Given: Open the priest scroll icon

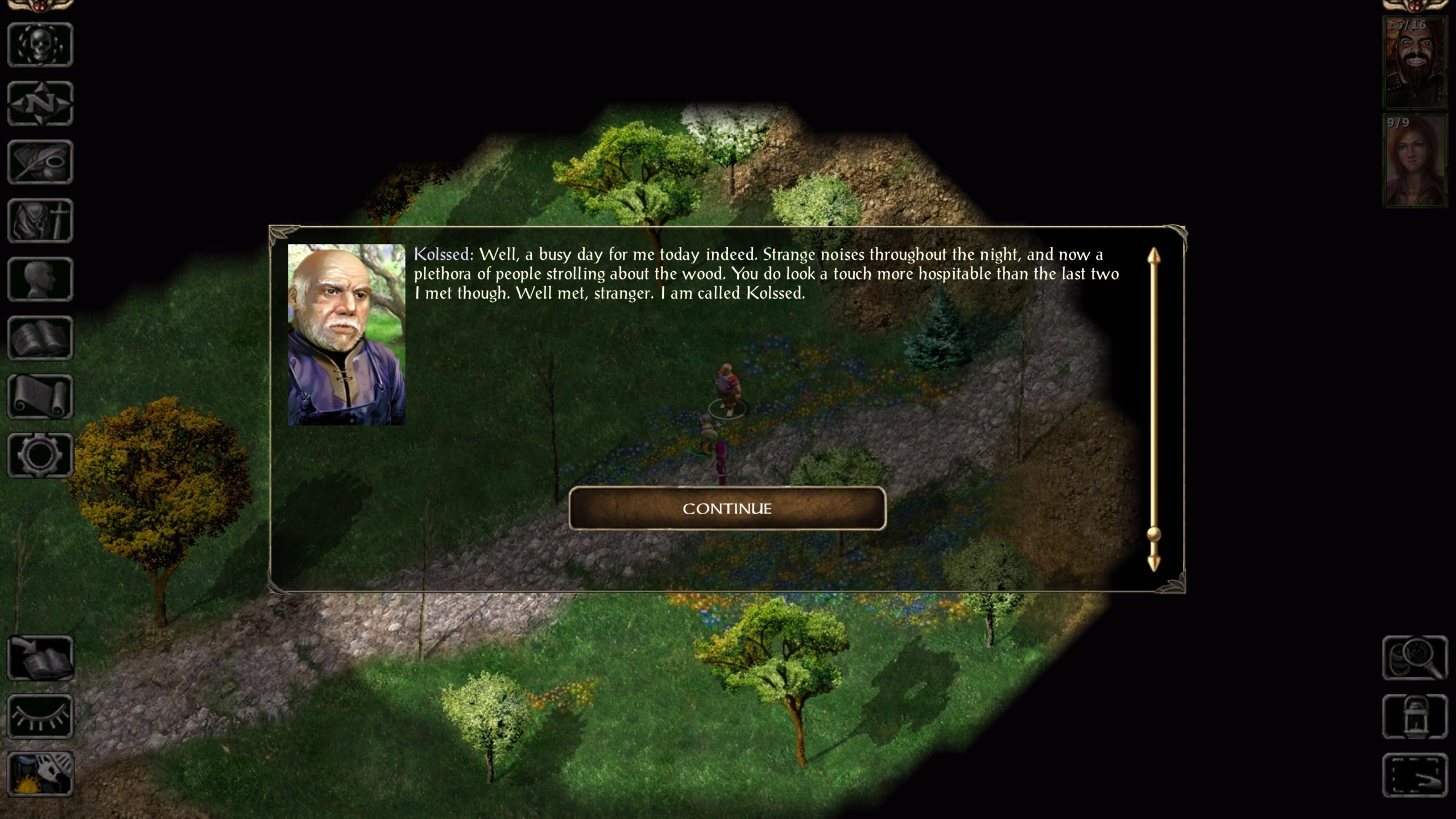Looking at the screenshot, I should [x=40, y=397].
